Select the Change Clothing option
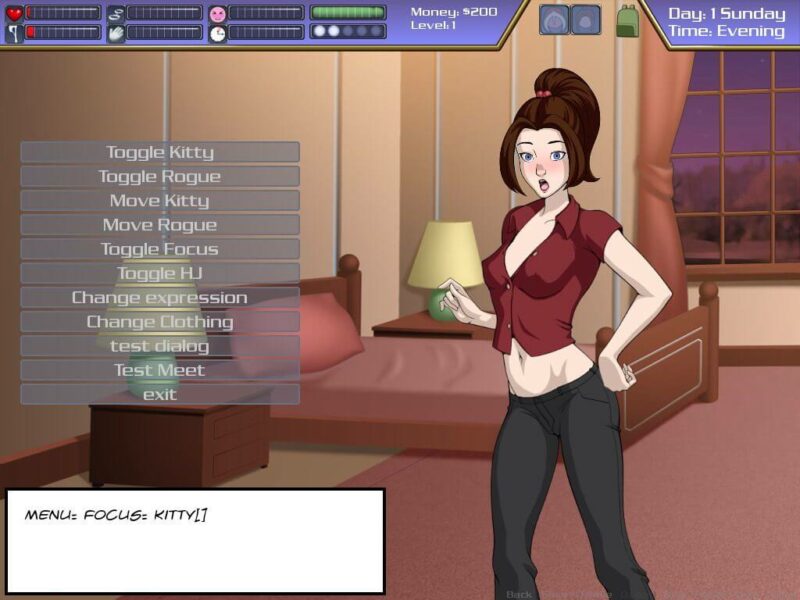800x600 pixels. tap(160, 322)
